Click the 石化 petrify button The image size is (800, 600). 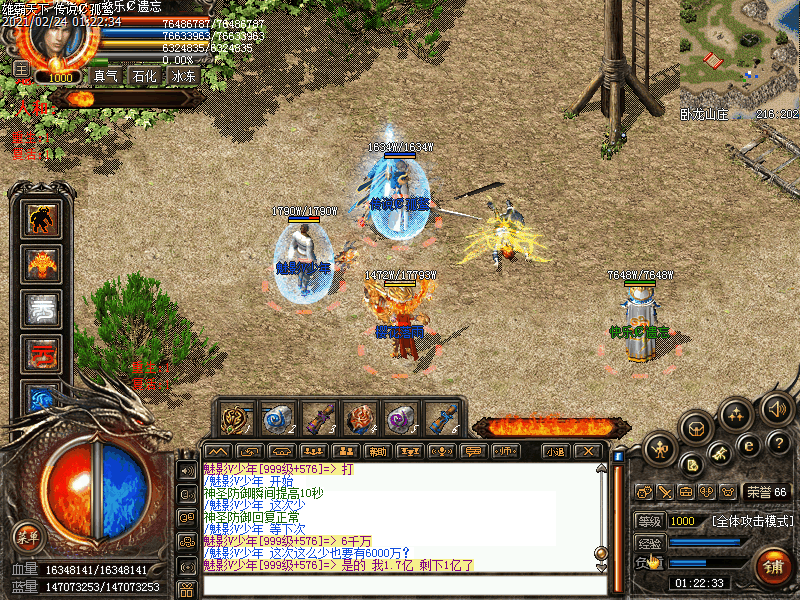(145, 76)
